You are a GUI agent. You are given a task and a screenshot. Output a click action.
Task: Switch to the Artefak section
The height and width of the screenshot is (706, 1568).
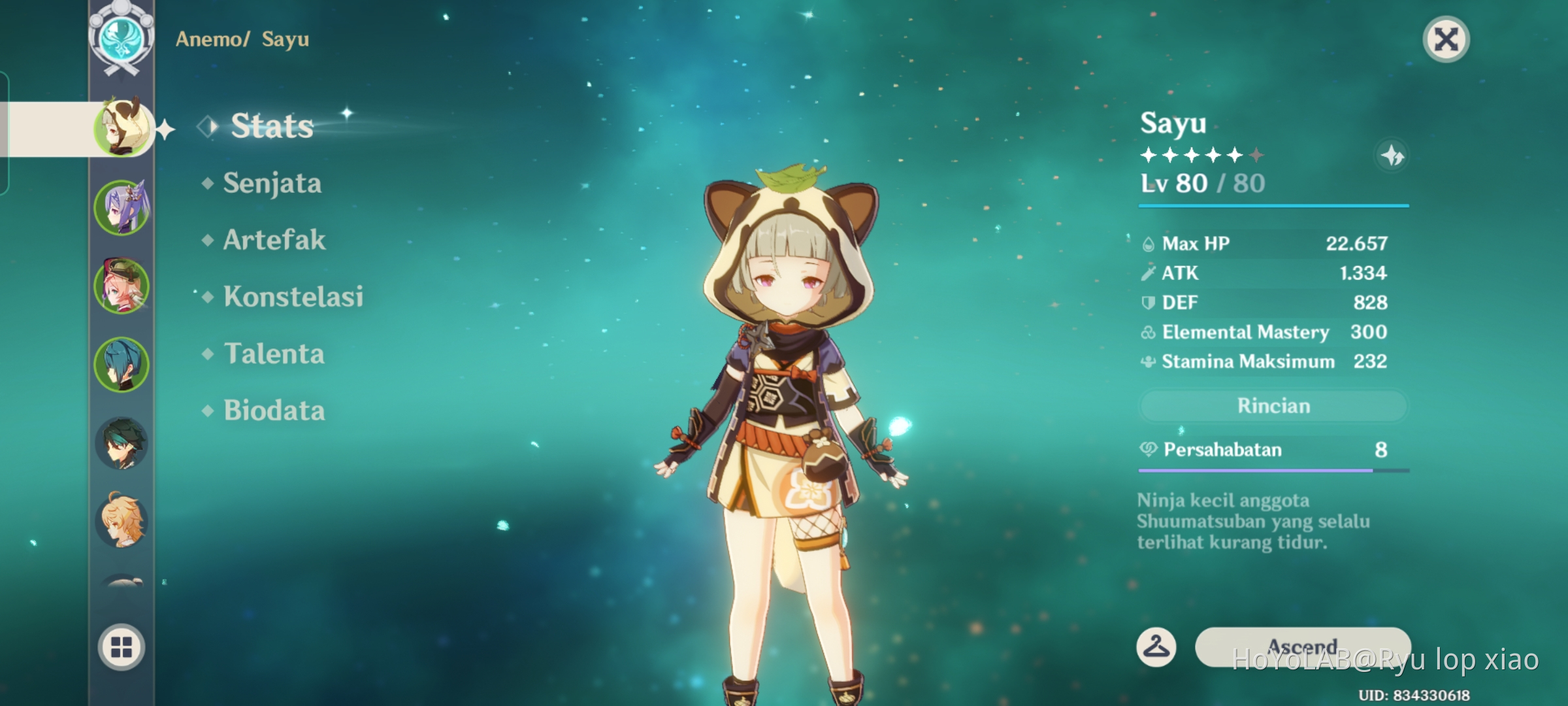tap(272, 240)
